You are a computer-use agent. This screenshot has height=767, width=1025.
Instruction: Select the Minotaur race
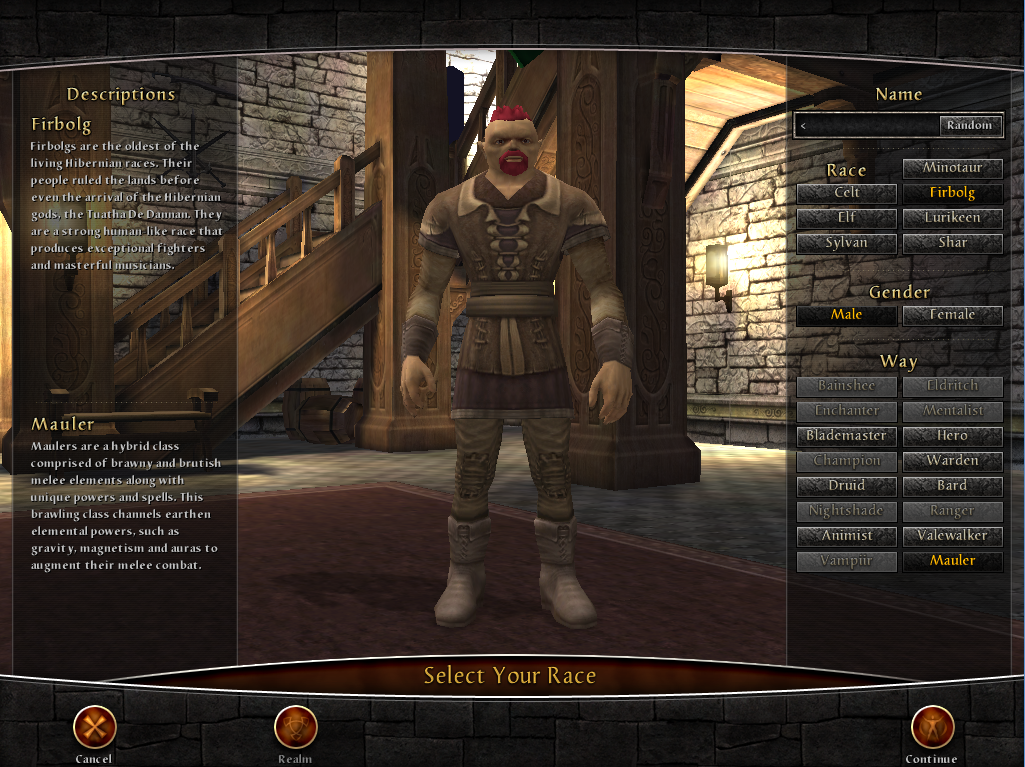point(952,168)
